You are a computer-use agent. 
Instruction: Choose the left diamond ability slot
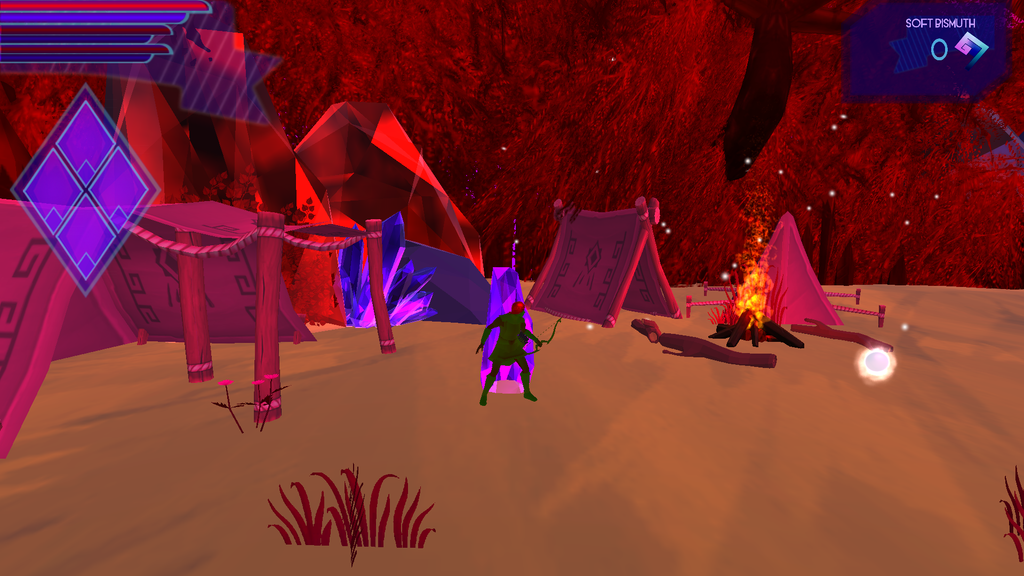51,188
